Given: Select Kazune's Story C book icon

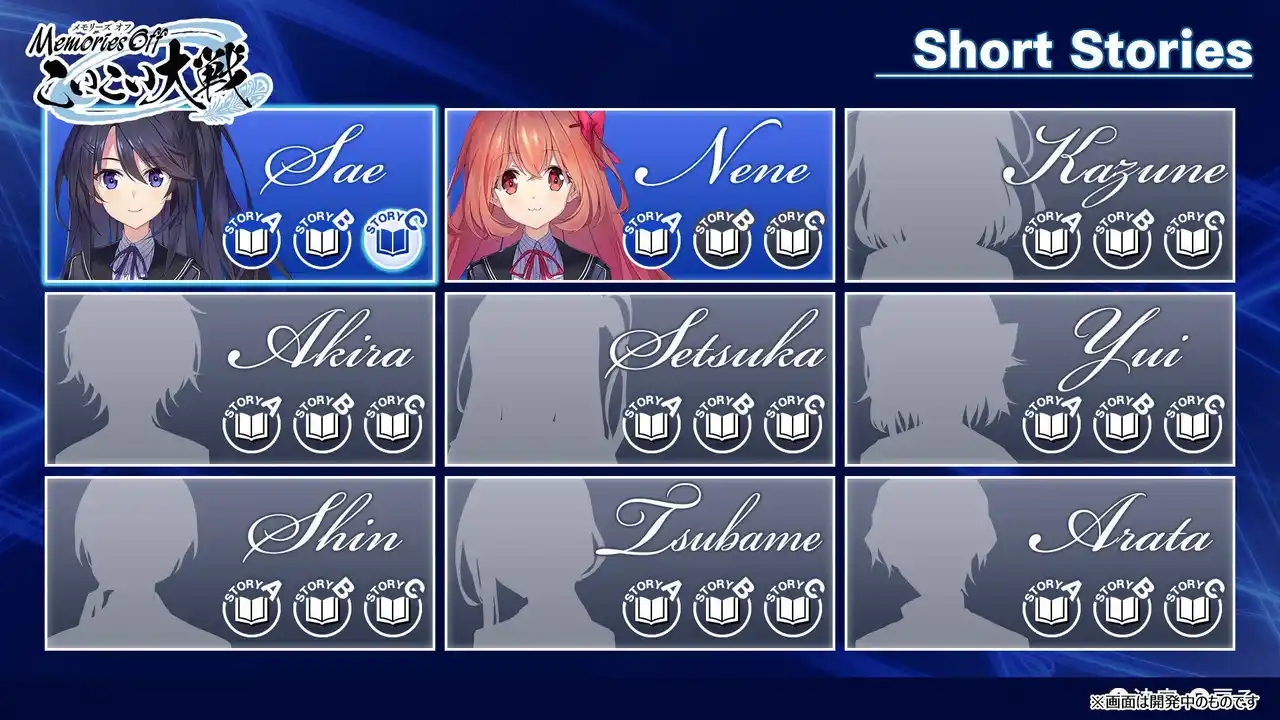Looking at the screenshot, I should point(1192,242).
